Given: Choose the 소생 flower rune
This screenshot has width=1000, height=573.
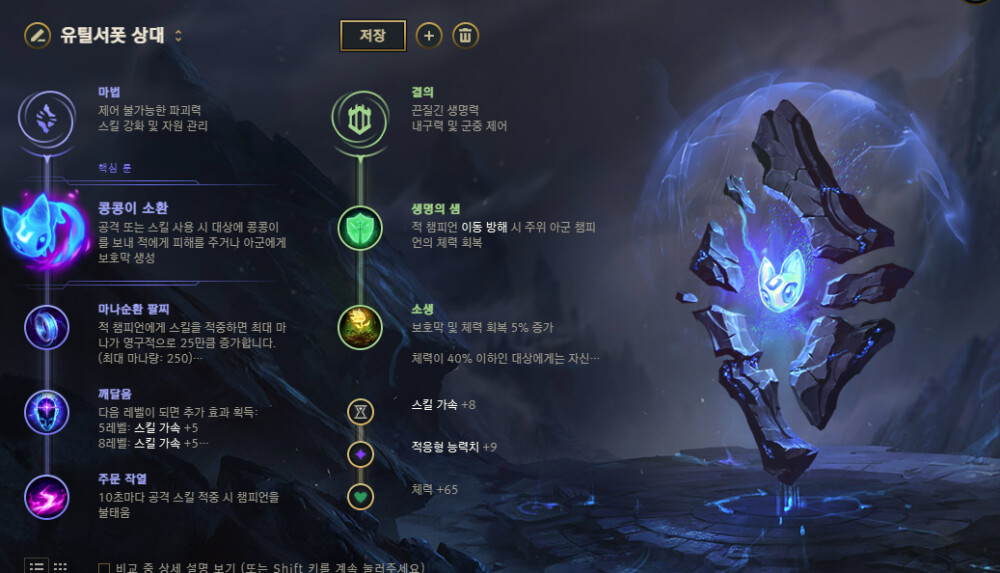Looking at the screenshot, I should tap(359, 326).
